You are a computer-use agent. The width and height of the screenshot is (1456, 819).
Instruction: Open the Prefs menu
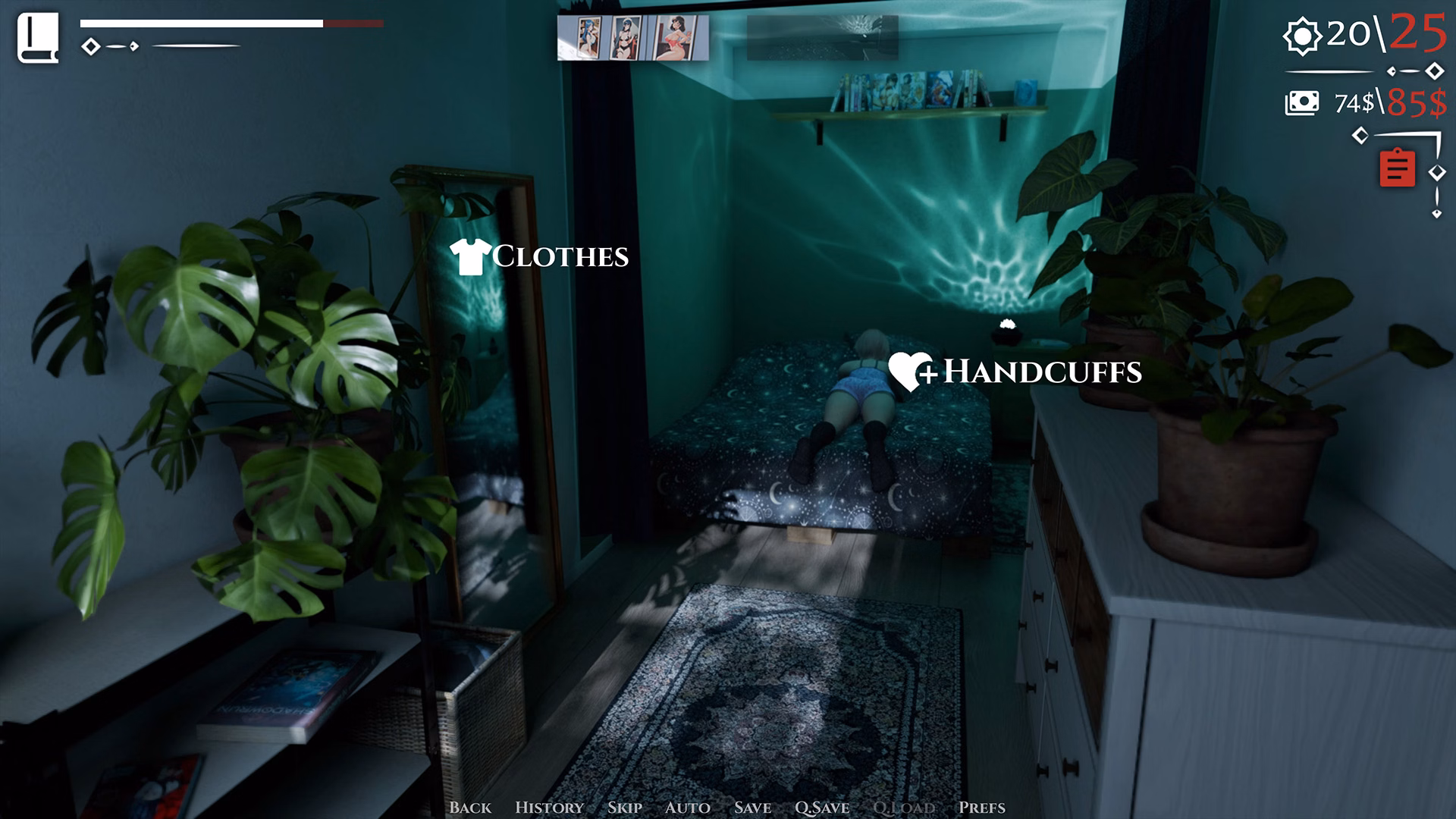point(982,808)
